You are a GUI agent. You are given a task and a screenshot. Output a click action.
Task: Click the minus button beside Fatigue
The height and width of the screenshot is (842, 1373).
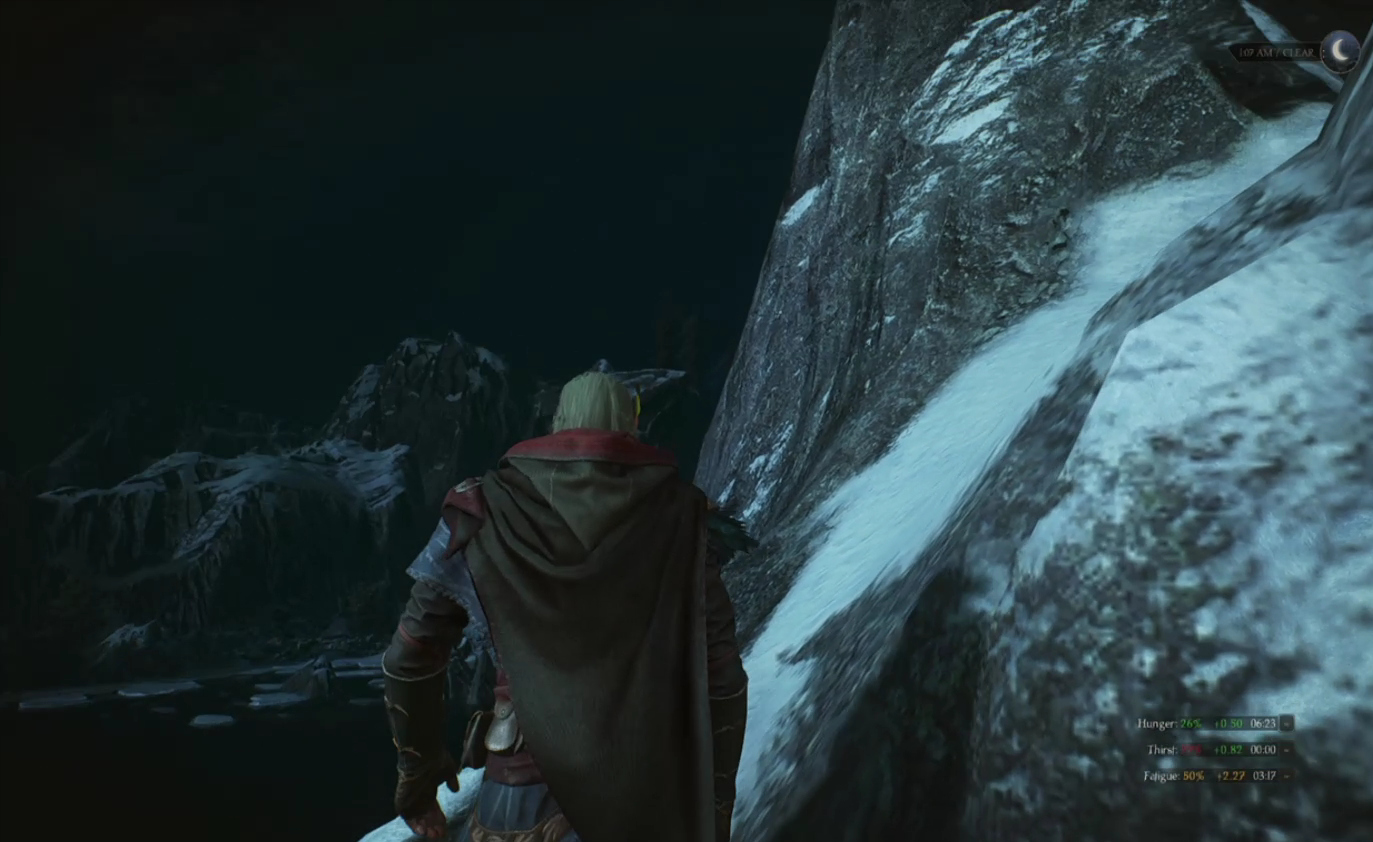pyautogui.click(x=1287, y=775)
